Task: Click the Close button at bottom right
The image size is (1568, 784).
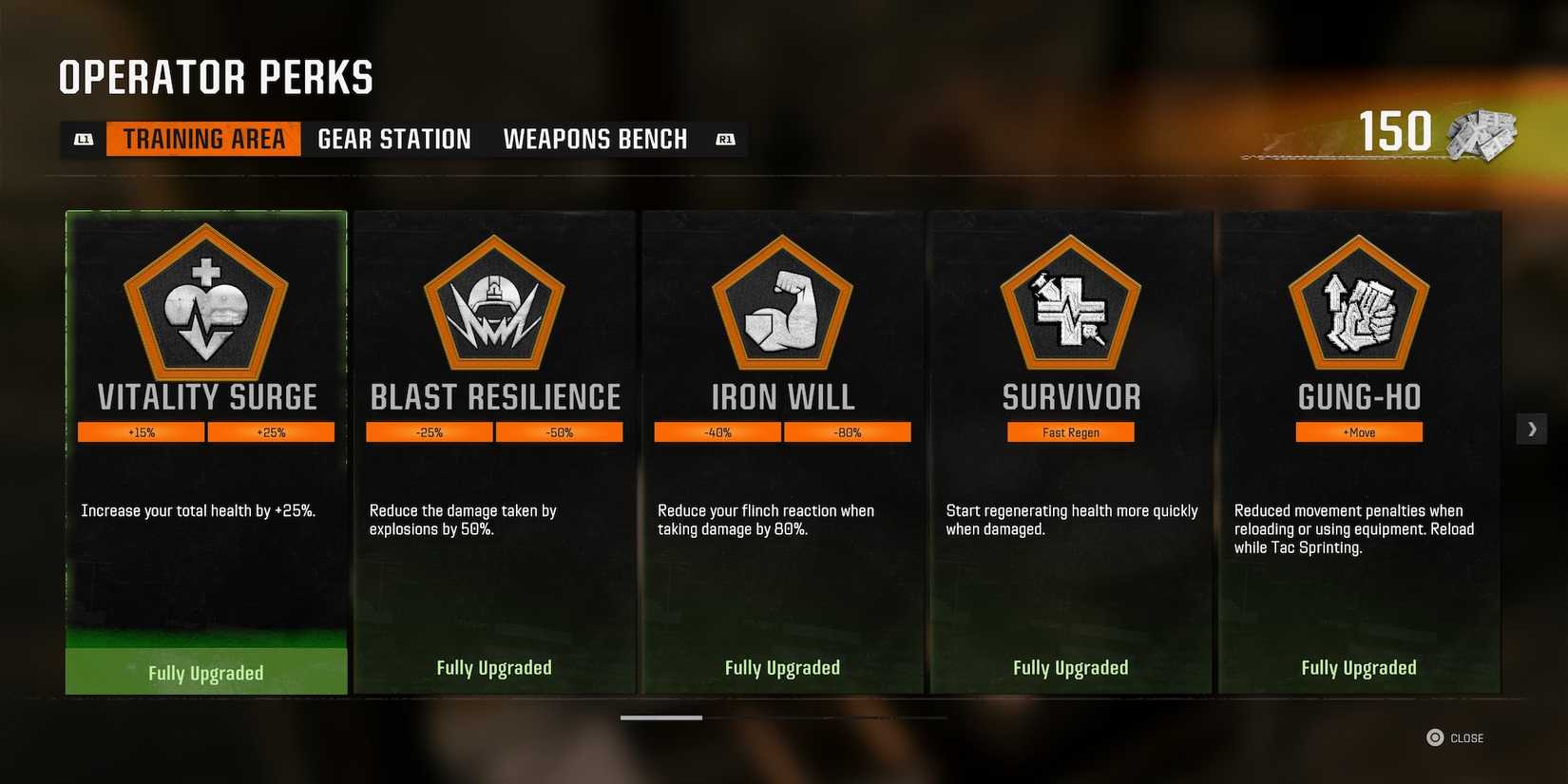Action: [x=1457, y=737]
